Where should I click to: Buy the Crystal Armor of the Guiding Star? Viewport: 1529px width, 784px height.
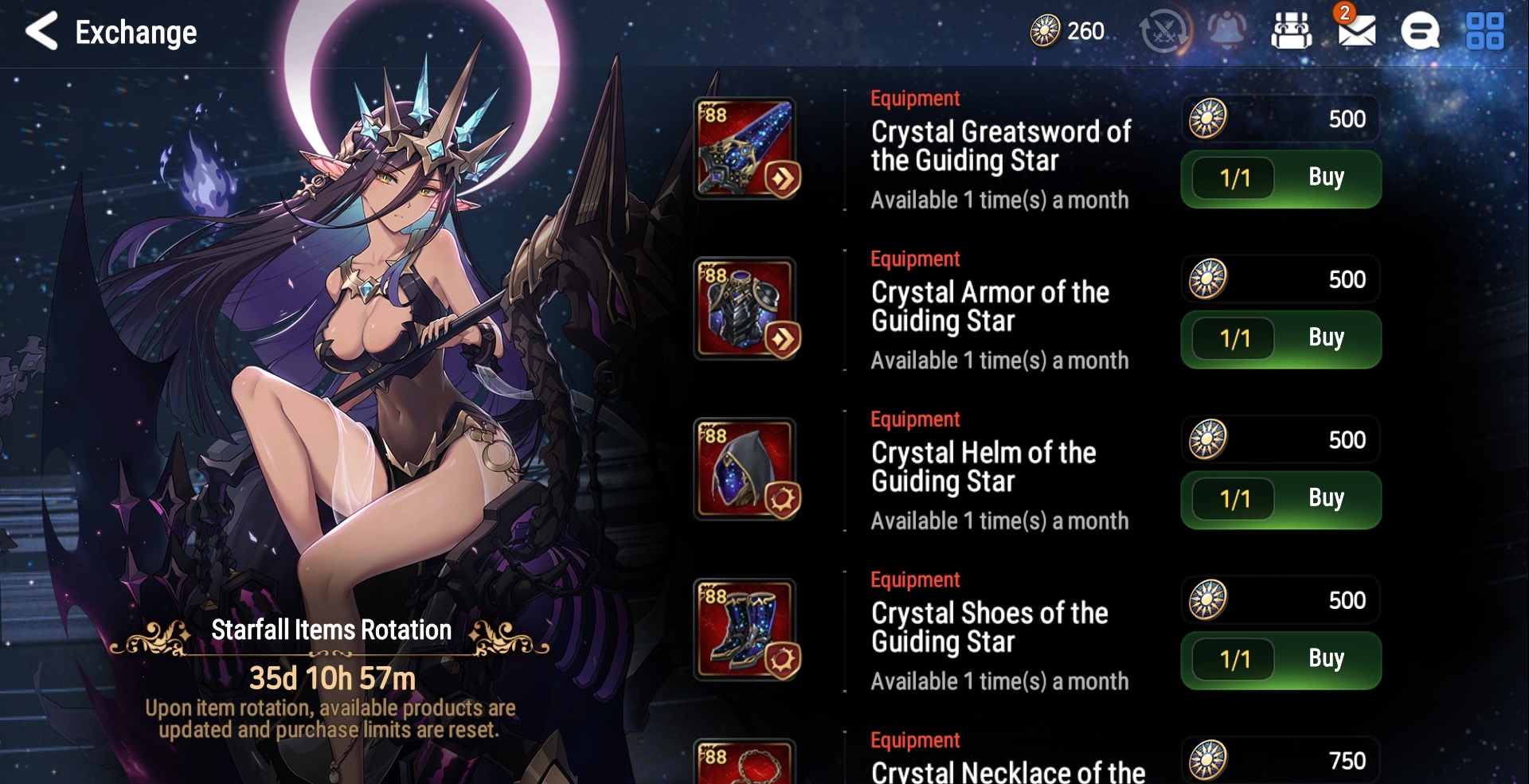coord(1324,339)
